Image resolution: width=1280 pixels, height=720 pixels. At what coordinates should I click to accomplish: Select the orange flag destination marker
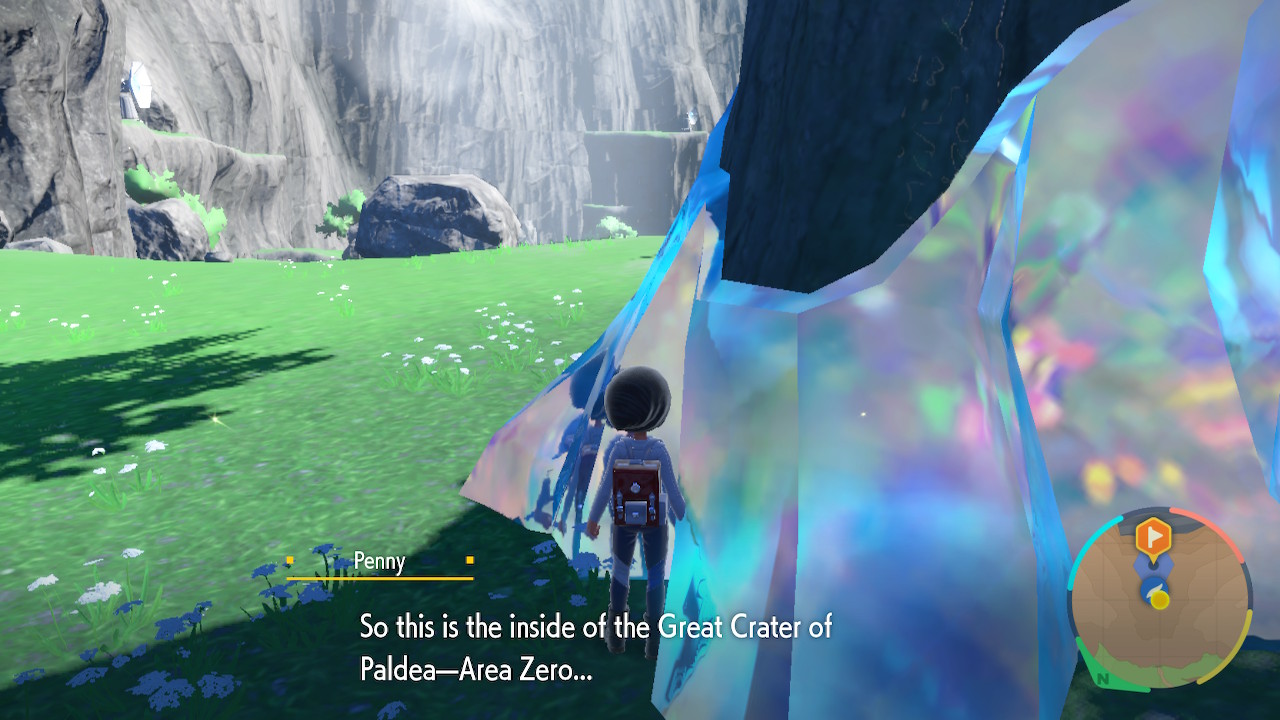1153,538
